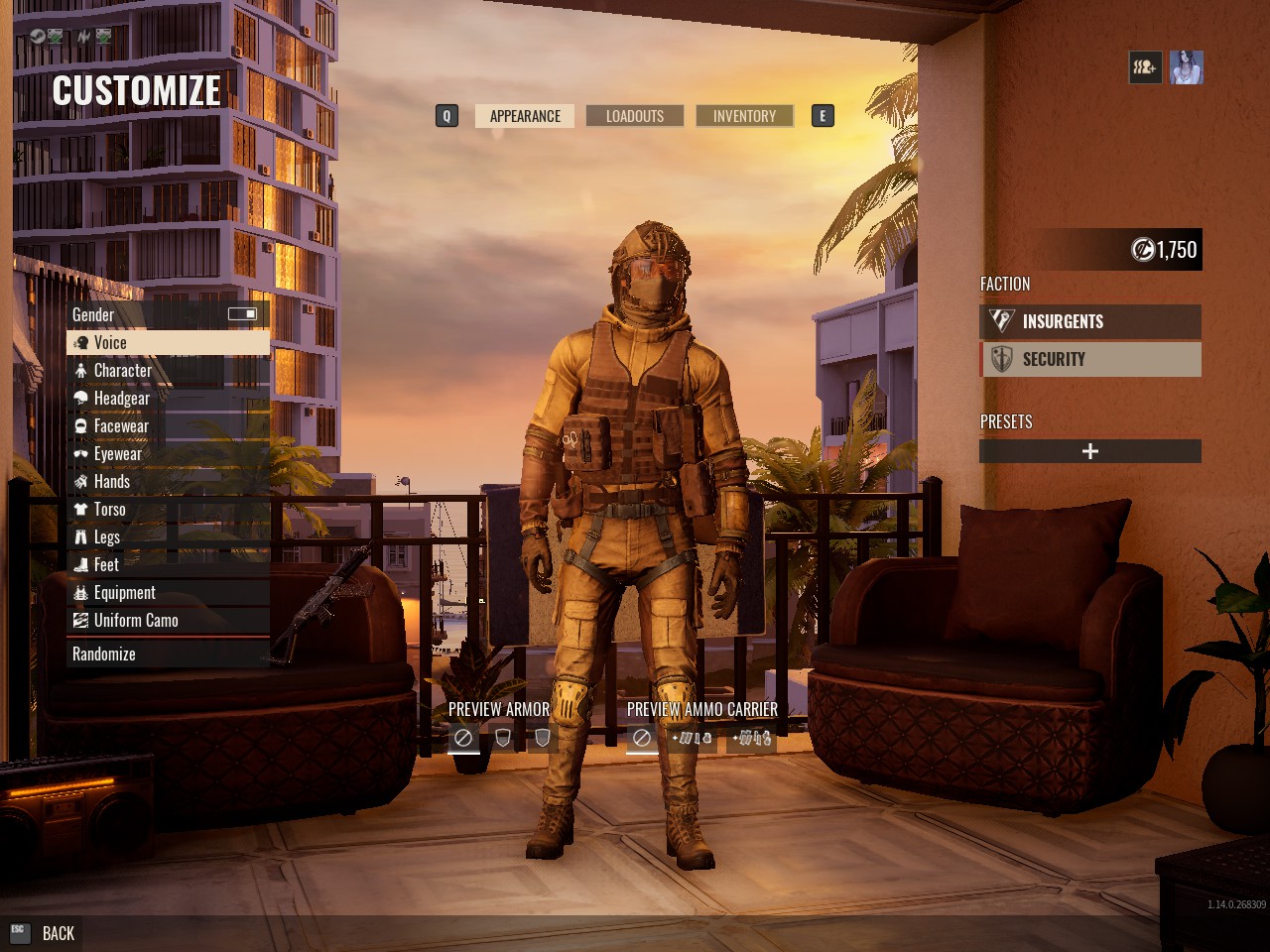1270x952 pixels.
Task: Open the Character selection list
Action: click(x=121, y=370)
